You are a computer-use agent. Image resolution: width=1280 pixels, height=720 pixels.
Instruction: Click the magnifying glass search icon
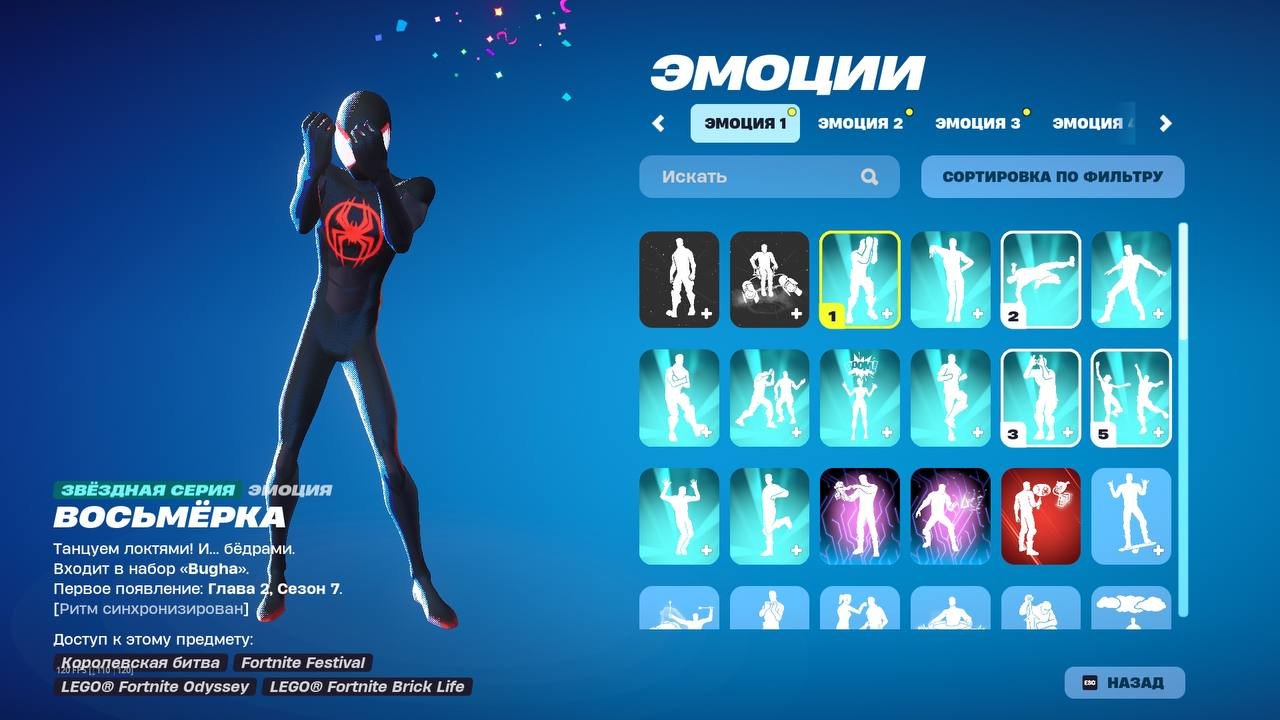869,176
